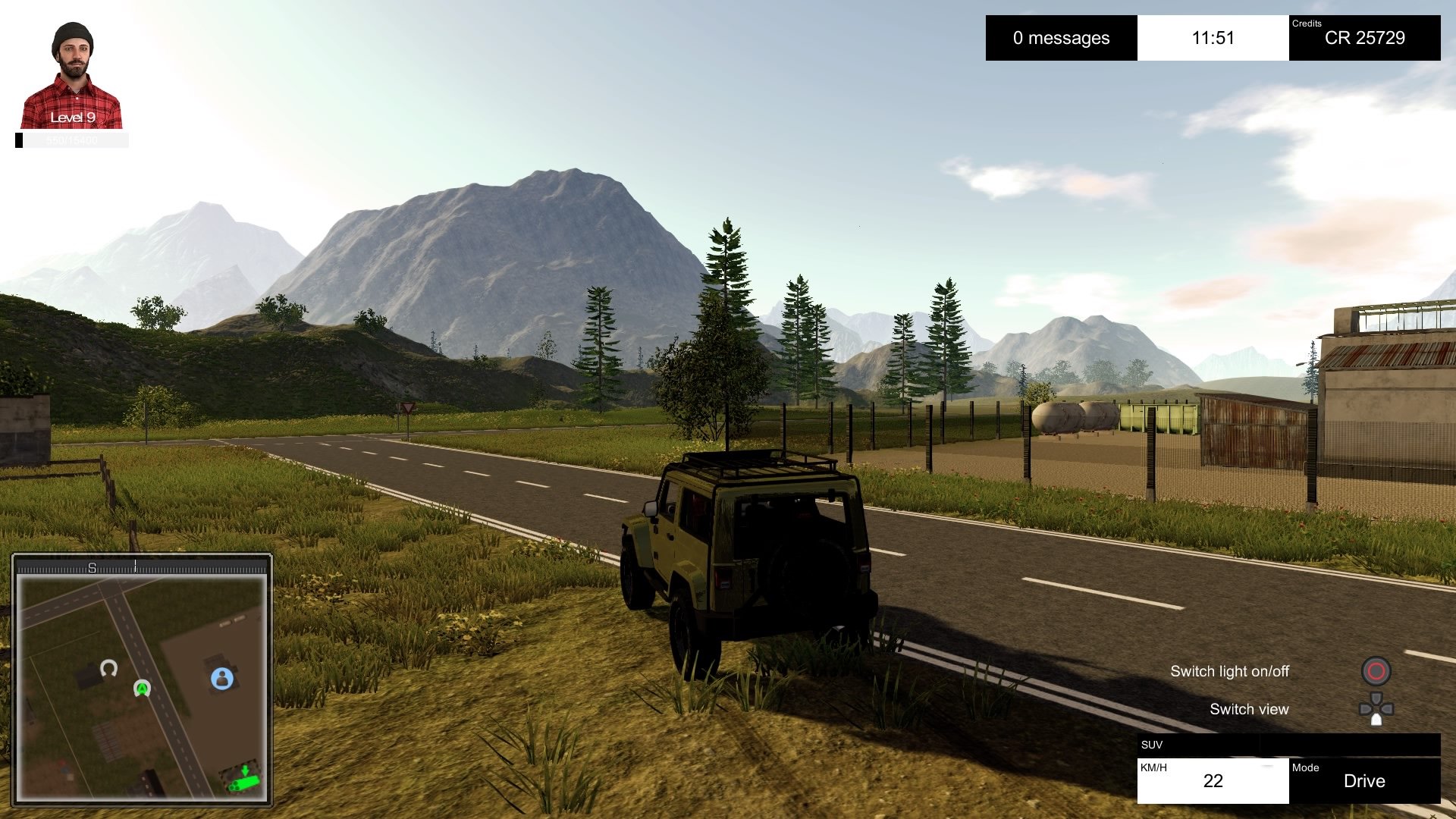
Task: Click the Drive mode panel
Action: [1363, 780]
